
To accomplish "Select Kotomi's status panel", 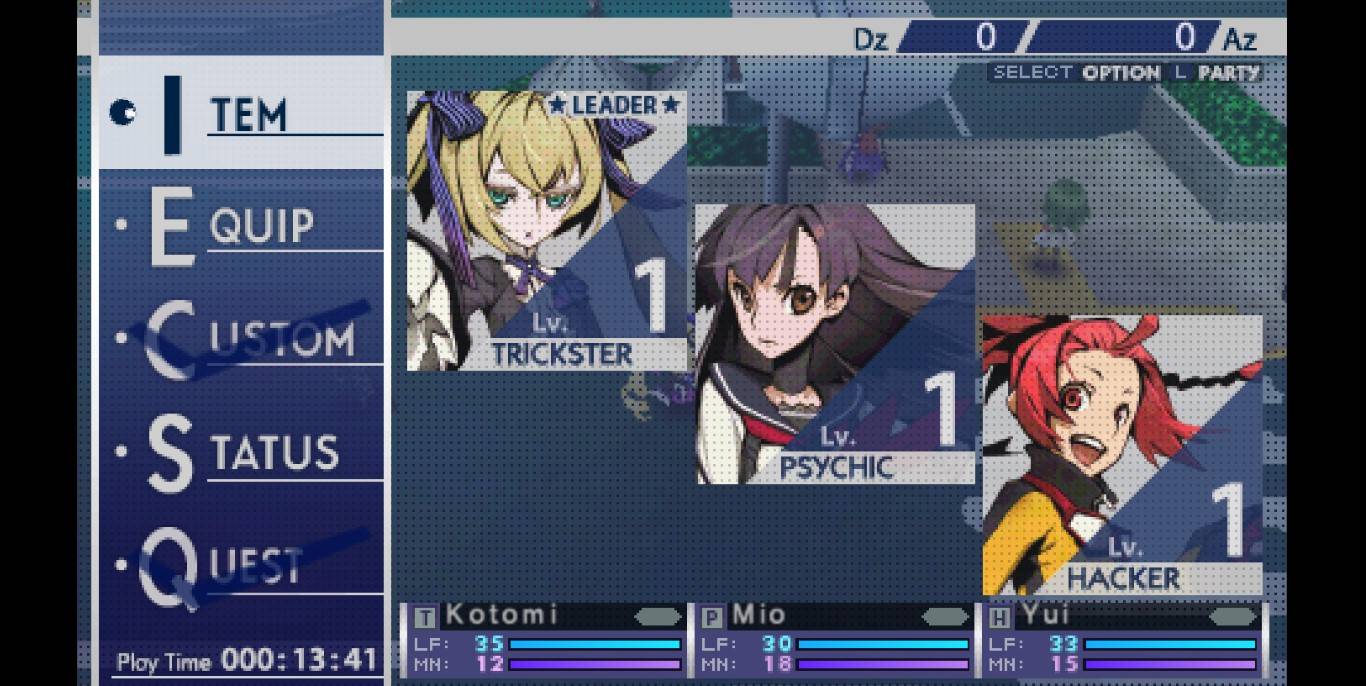I will (x=546, y=640).
